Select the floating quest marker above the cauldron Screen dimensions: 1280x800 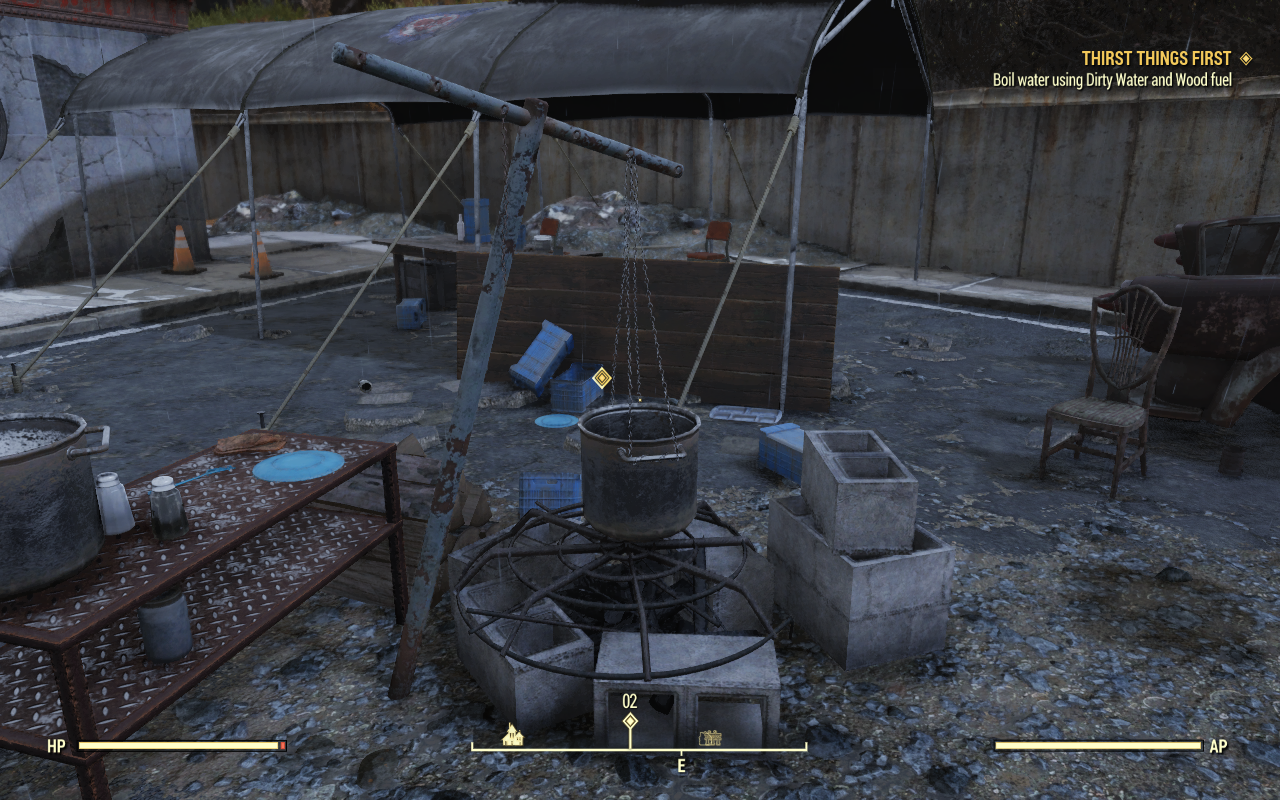coord(602,377)
